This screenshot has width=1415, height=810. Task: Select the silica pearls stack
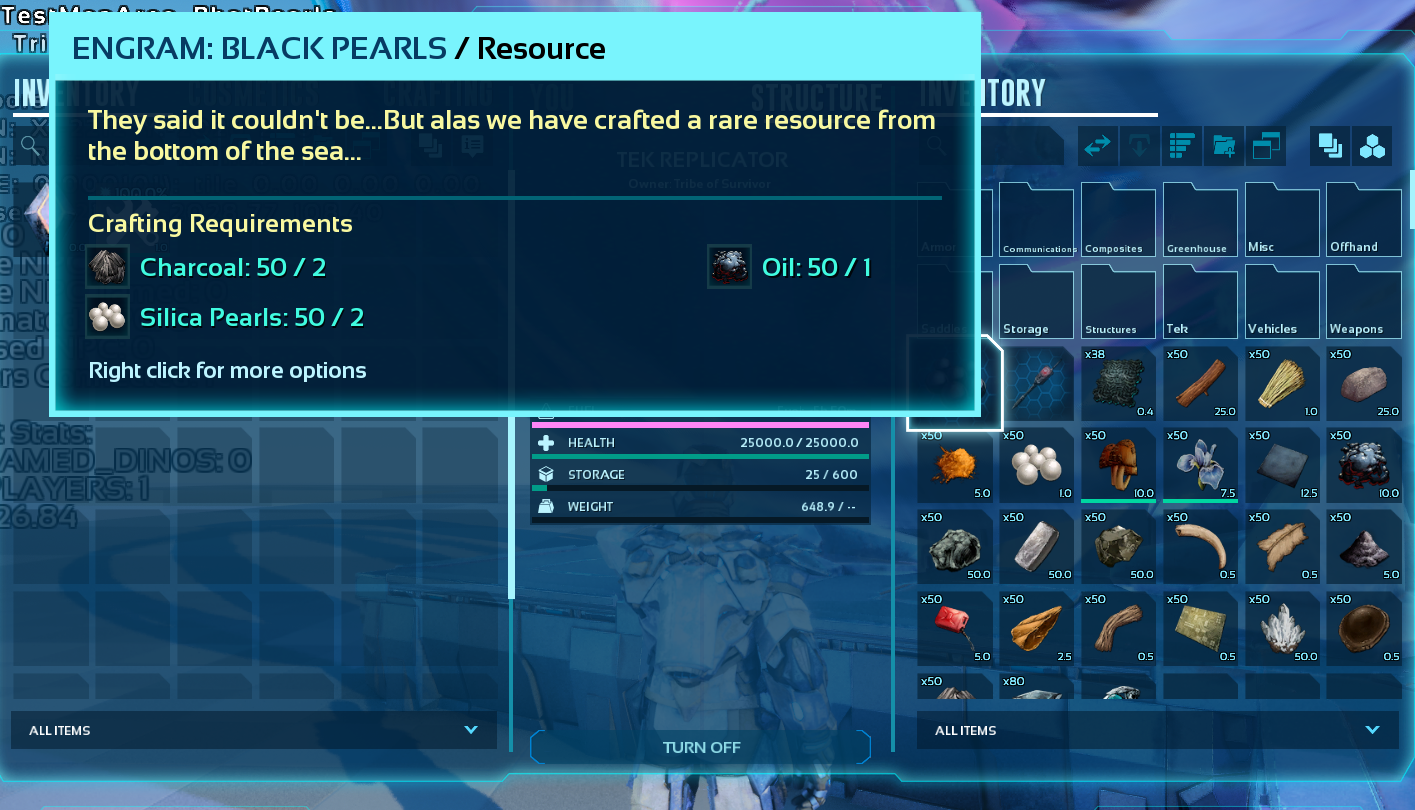pos(1036,465)
